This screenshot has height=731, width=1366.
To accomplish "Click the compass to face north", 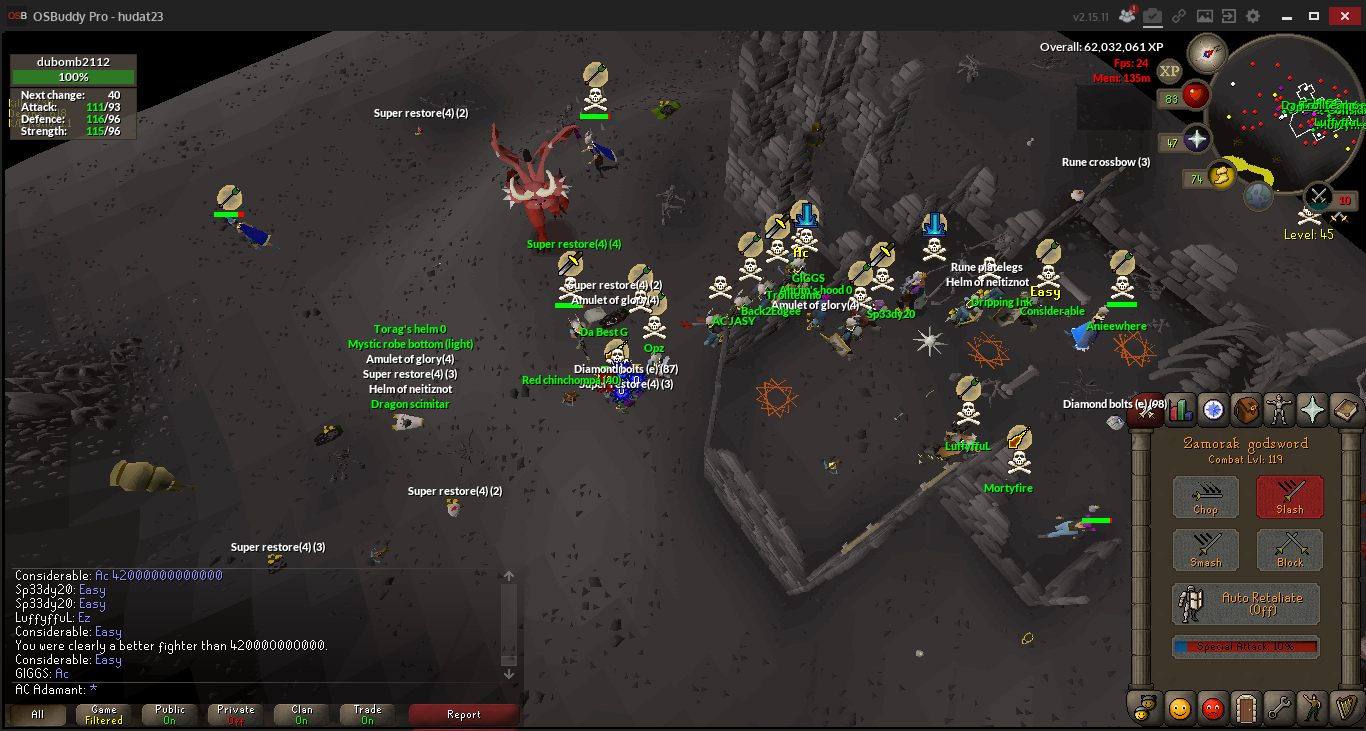I will [1207, 52].
